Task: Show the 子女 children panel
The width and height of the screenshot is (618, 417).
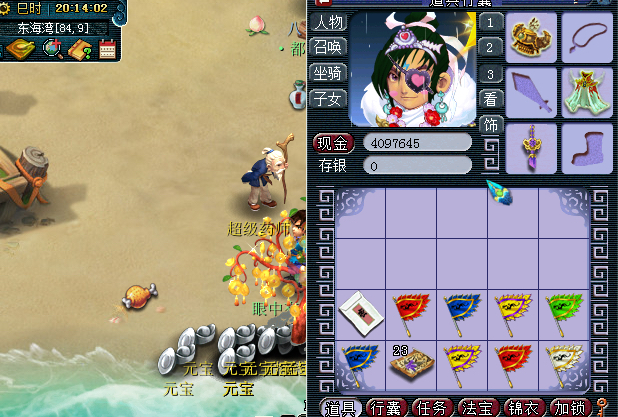Action: coord(328,97)
